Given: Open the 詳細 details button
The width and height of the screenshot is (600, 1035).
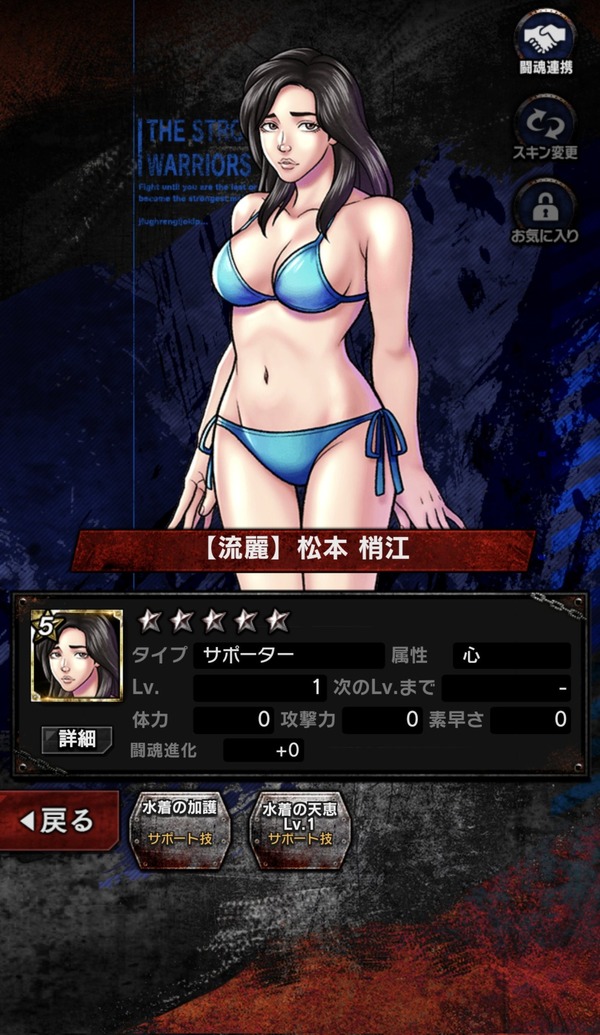Looking at the screenshot, I should (77, 739).
